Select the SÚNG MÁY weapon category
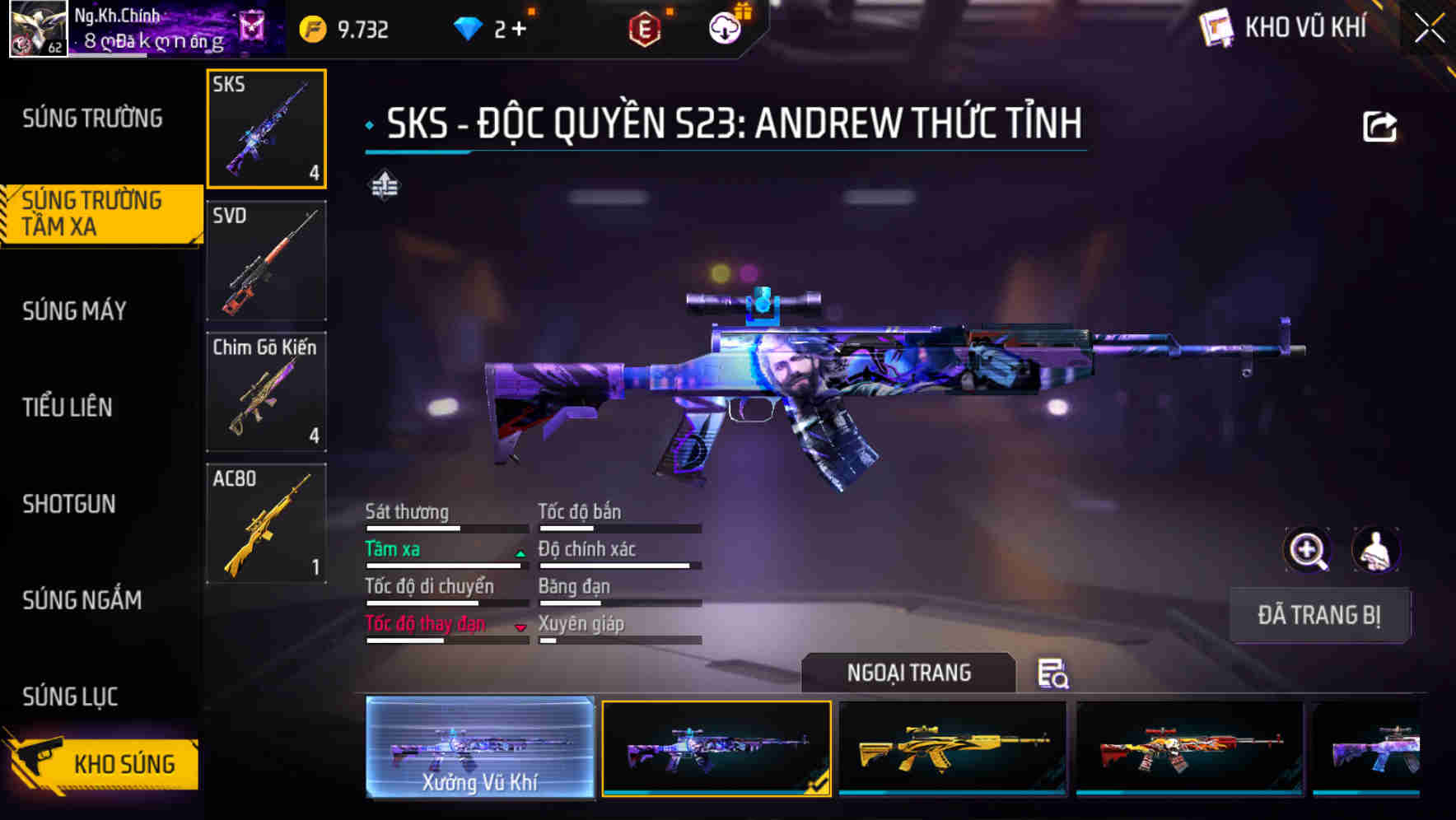 pyautogui.click(x=72, y=311)
